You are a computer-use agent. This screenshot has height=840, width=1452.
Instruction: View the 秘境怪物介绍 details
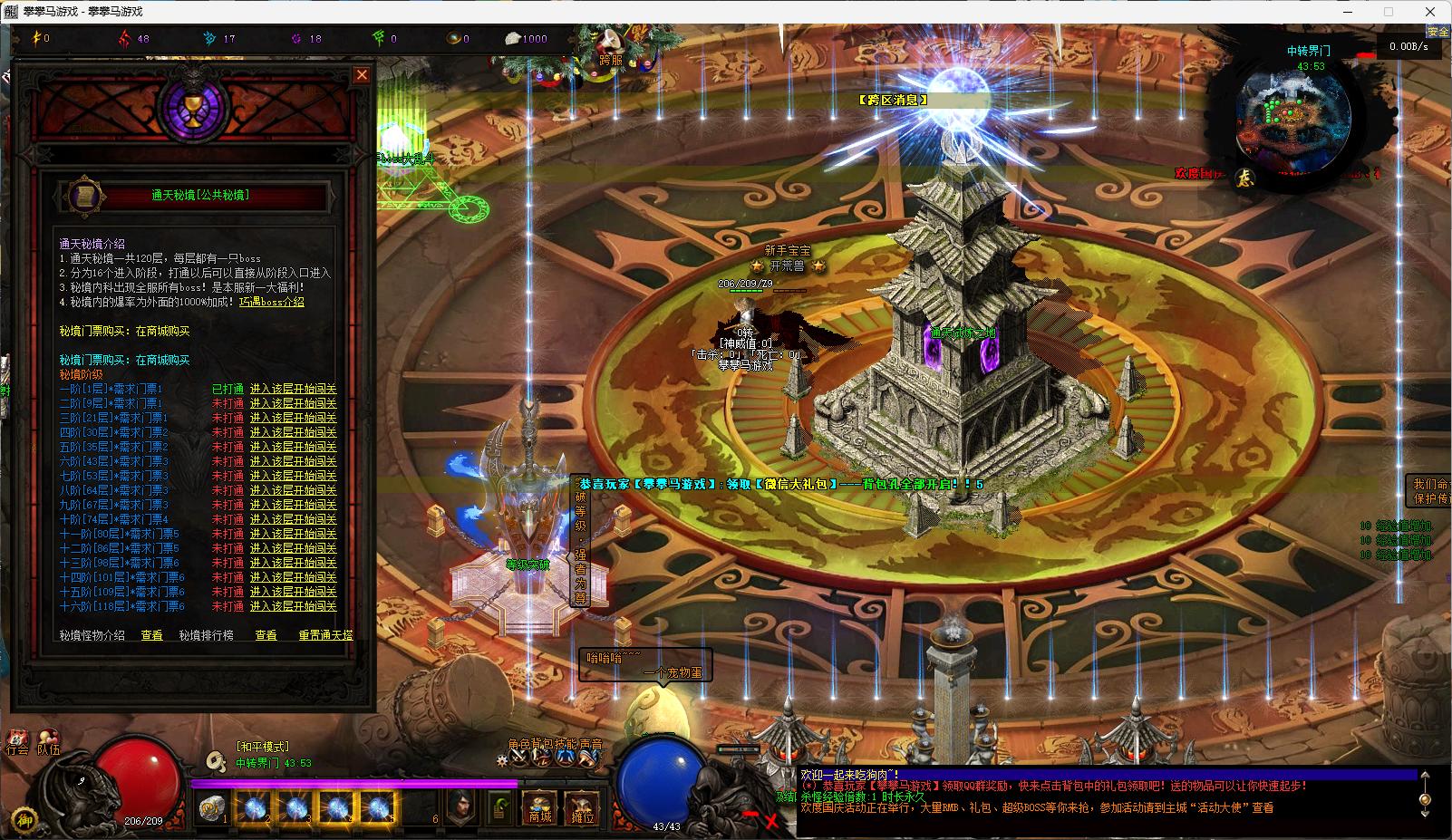tap(151, 636)
